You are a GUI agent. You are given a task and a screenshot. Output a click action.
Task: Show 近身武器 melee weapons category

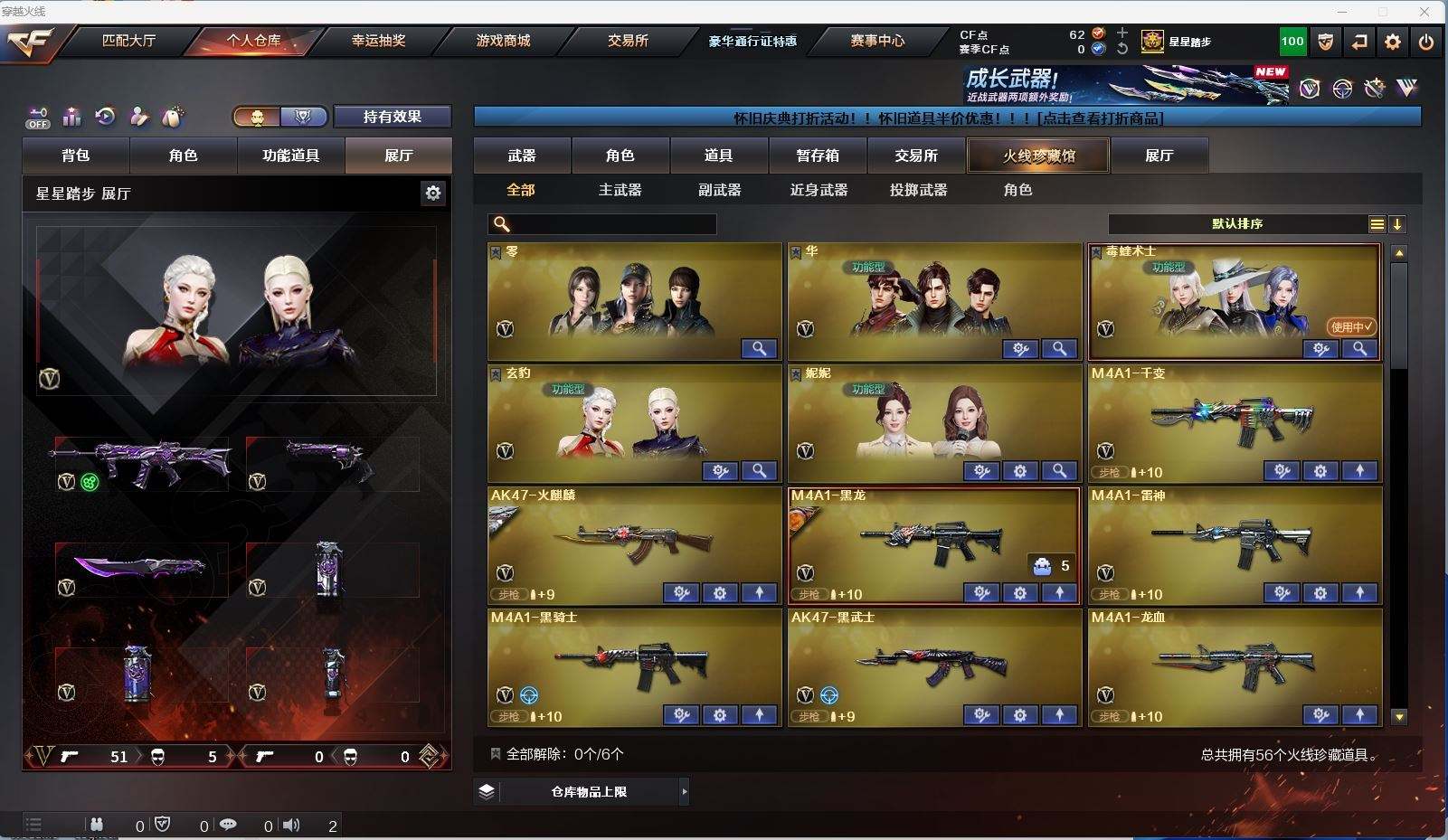(x=819, y=190)
